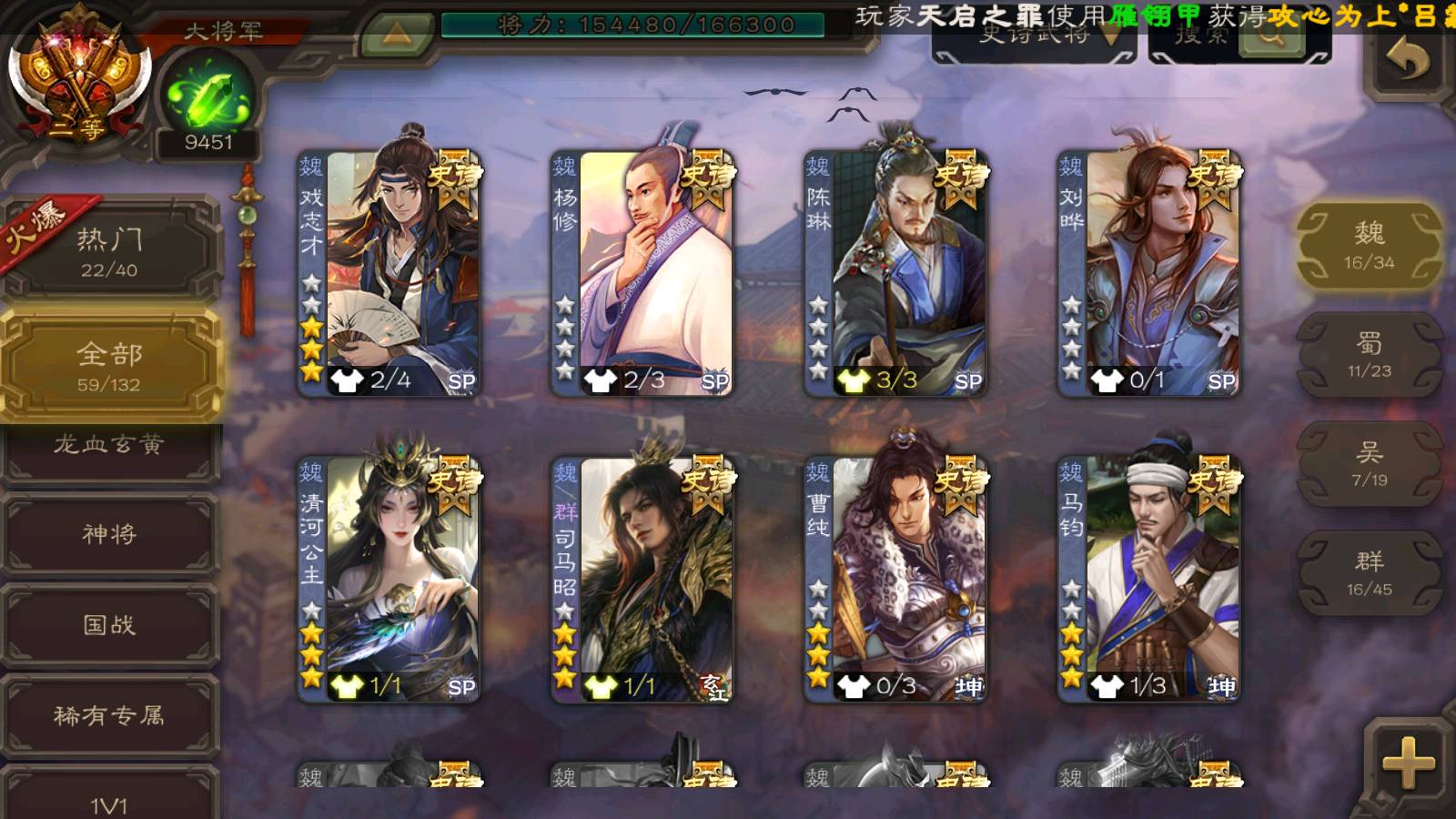Choose the 杨修 hero card
The width and height of the screenshot is (1456, 819).
tap(642, 273)
